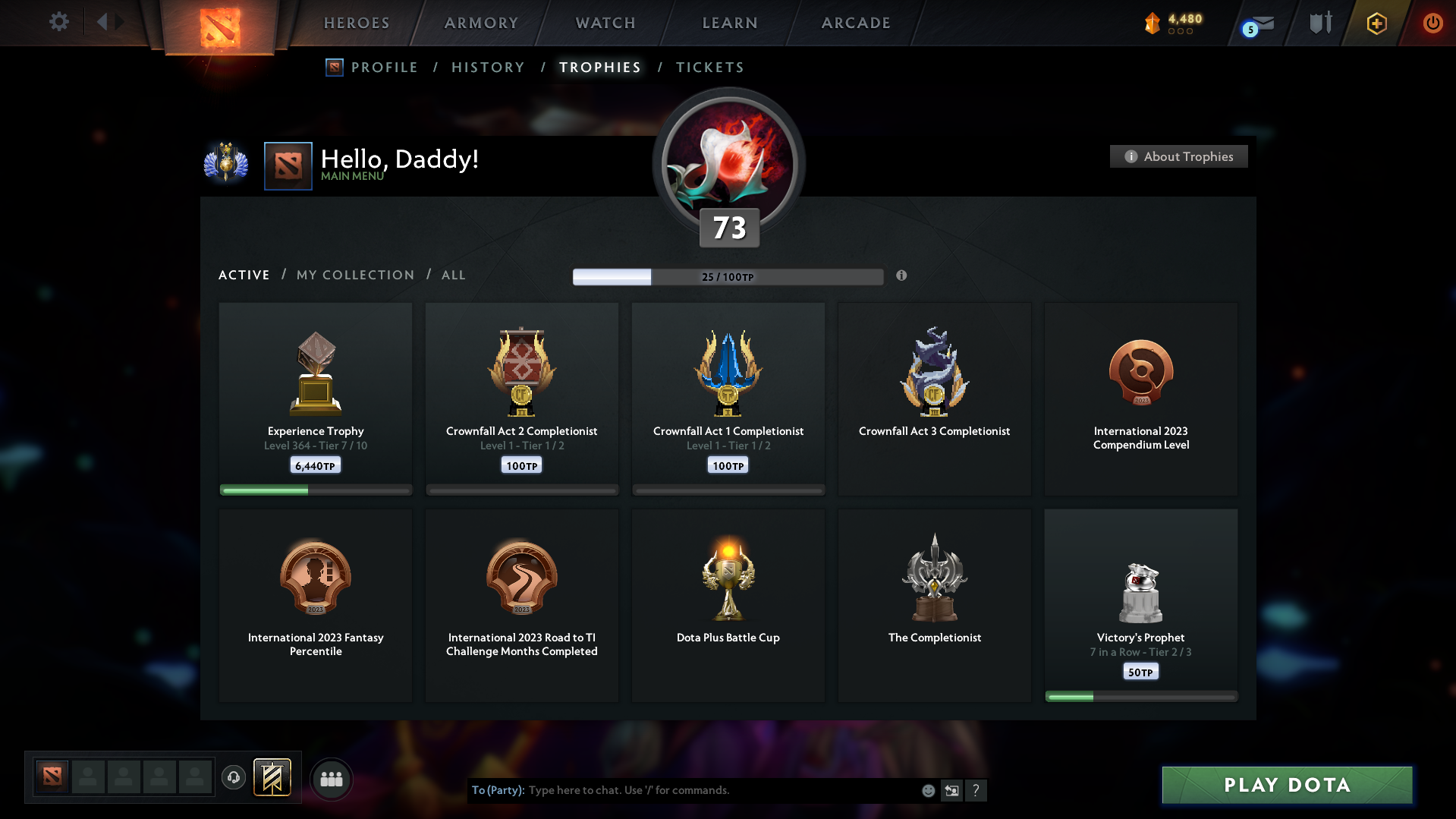Open voice chat headset settings

(x=234, y=779)
